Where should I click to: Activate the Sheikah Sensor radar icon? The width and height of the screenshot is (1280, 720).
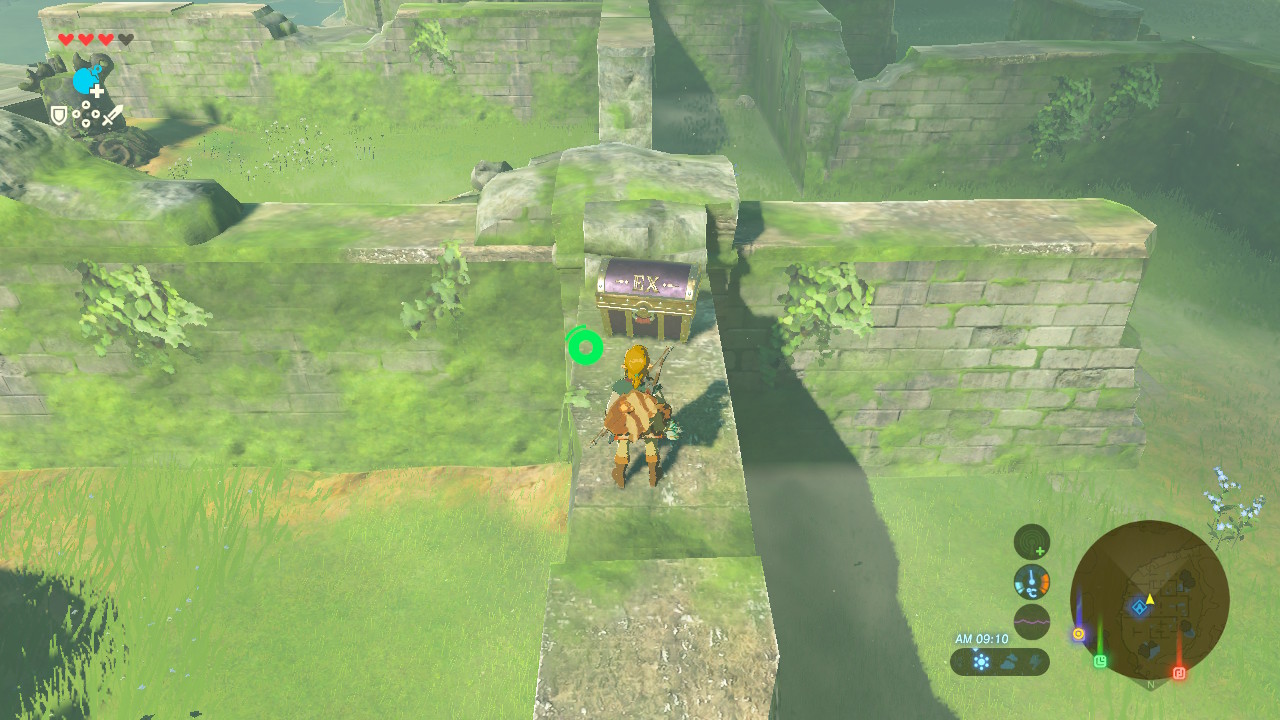[1031, 543]
